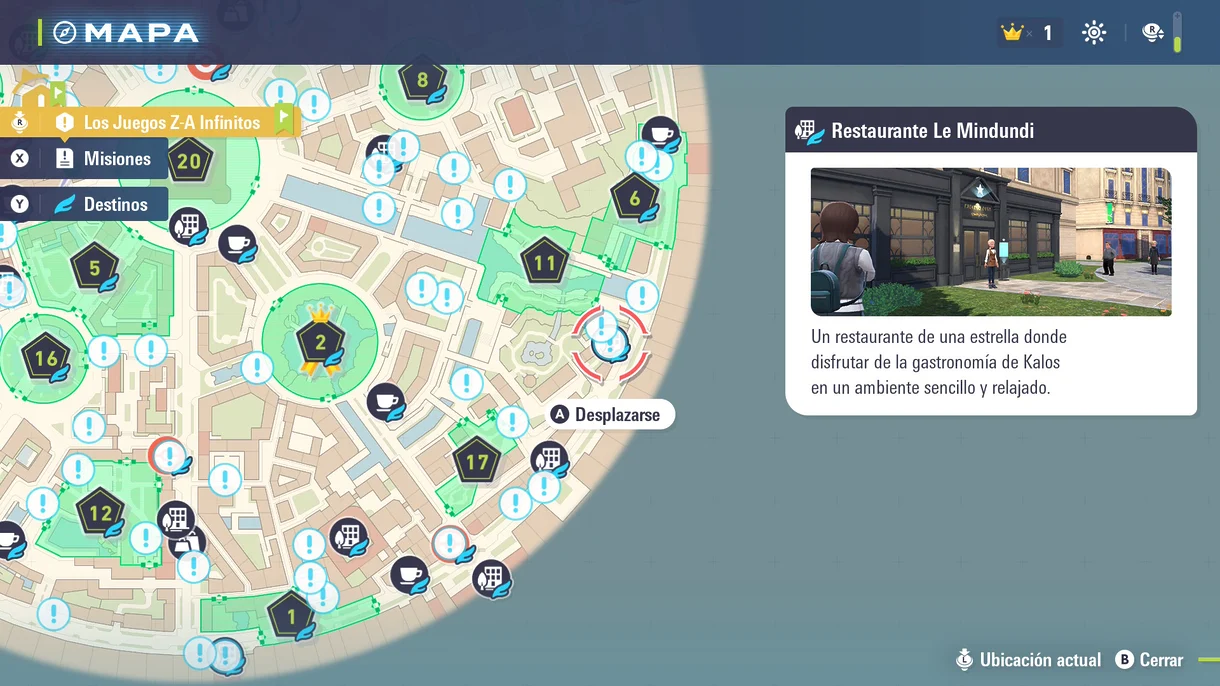This screenshot has width=1220, height=686.
Task: Select wild zone 20 marker
Action: 189,161
